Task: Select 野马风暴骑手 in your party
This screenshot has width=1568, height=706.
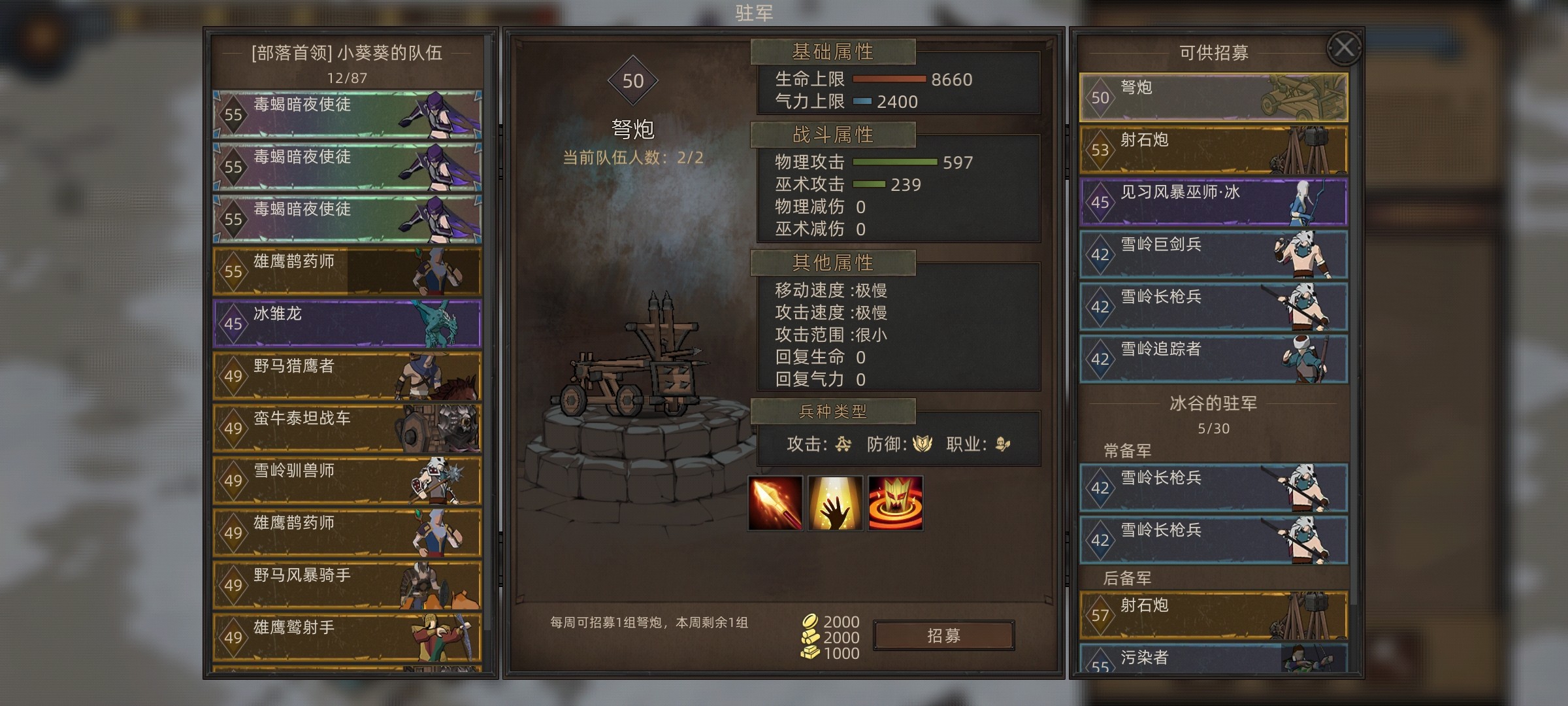Action: (347, 585)
